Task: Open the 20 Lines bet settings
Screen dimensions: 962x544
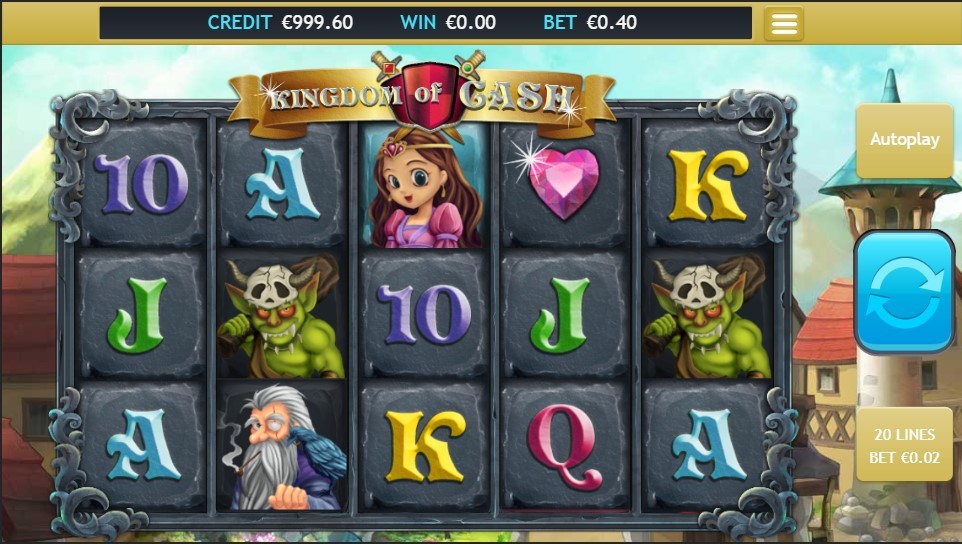Action: 904,445
